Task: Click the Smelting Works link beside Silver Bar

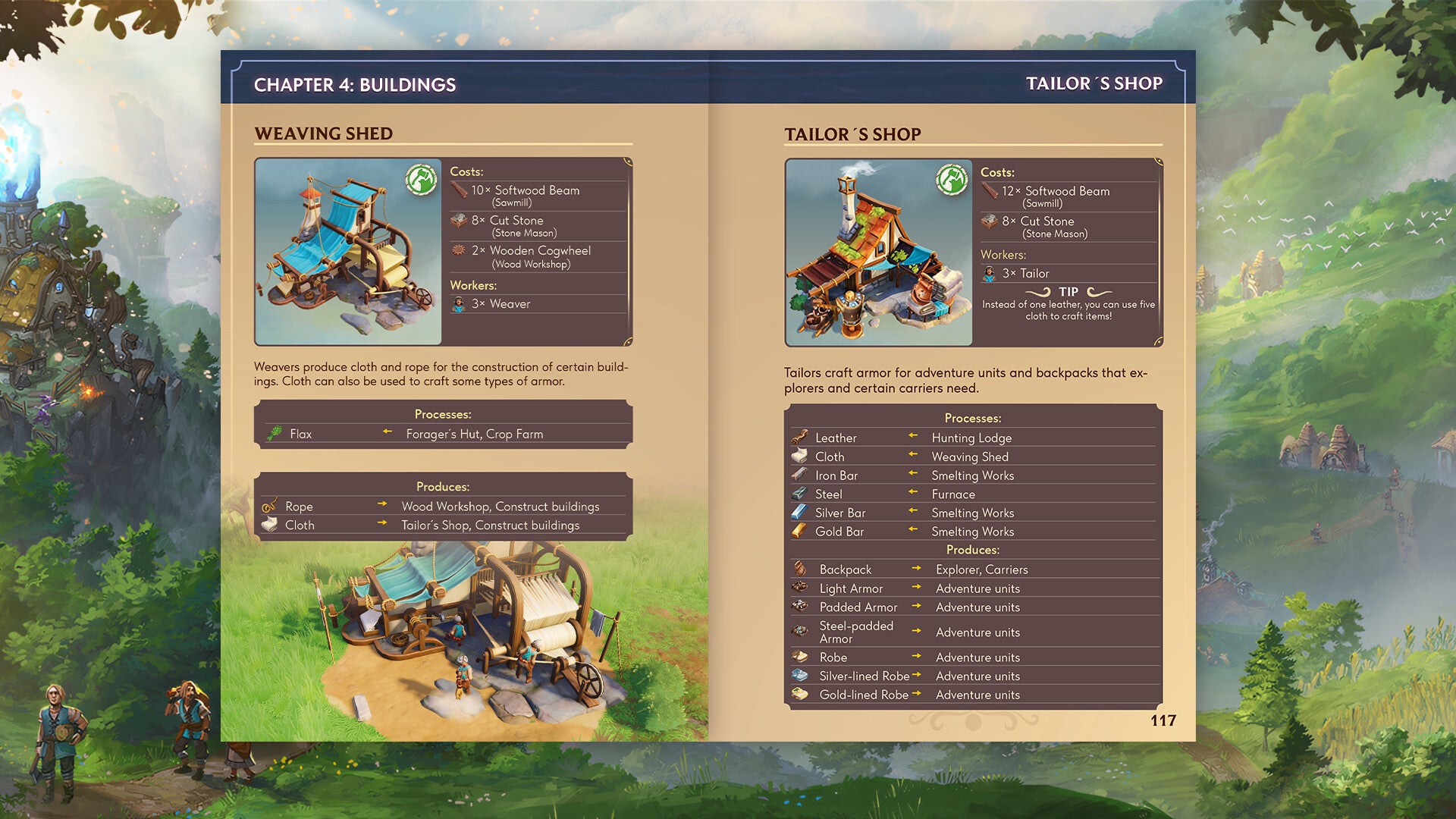Action: (x=973, y=513)
